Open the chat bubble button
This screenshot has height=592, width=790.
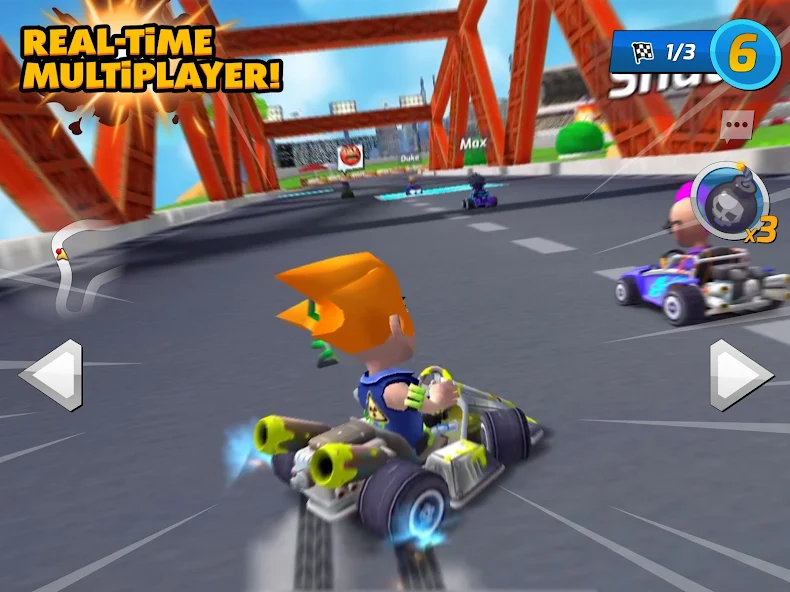[x=736, y=125]
